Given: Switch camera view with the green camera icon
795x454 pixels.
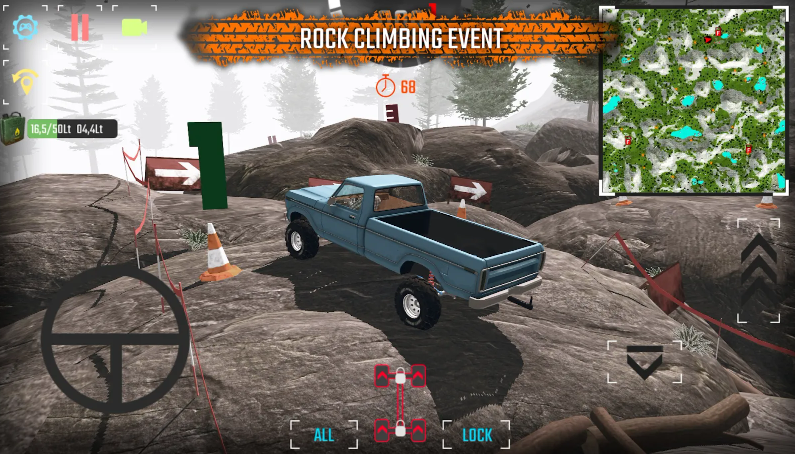Looking at the screenshot, I should click(134, 27).
